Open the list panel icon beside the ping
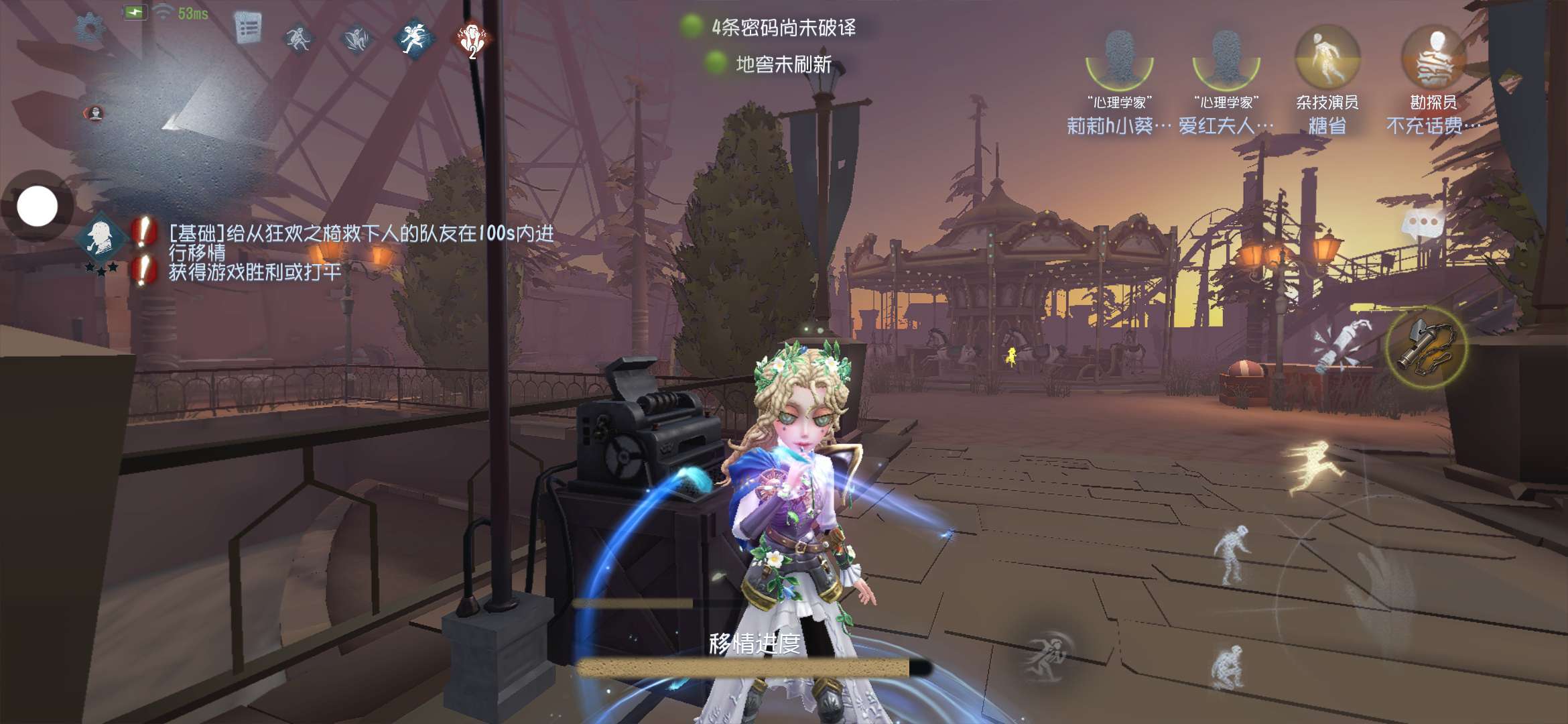 point(247,29)
